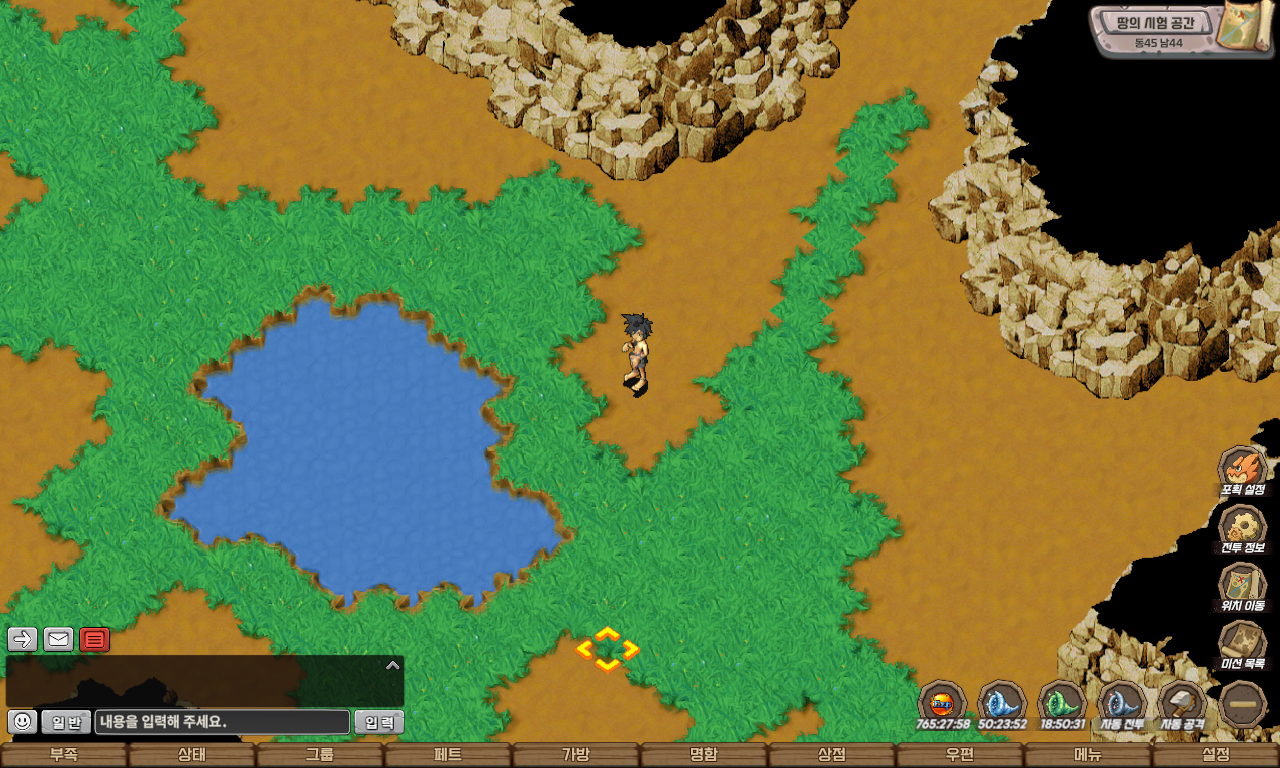Open the 페트 (pet) menu
The height and width of the screenshot is (768, 1280).
pos(448,755)
